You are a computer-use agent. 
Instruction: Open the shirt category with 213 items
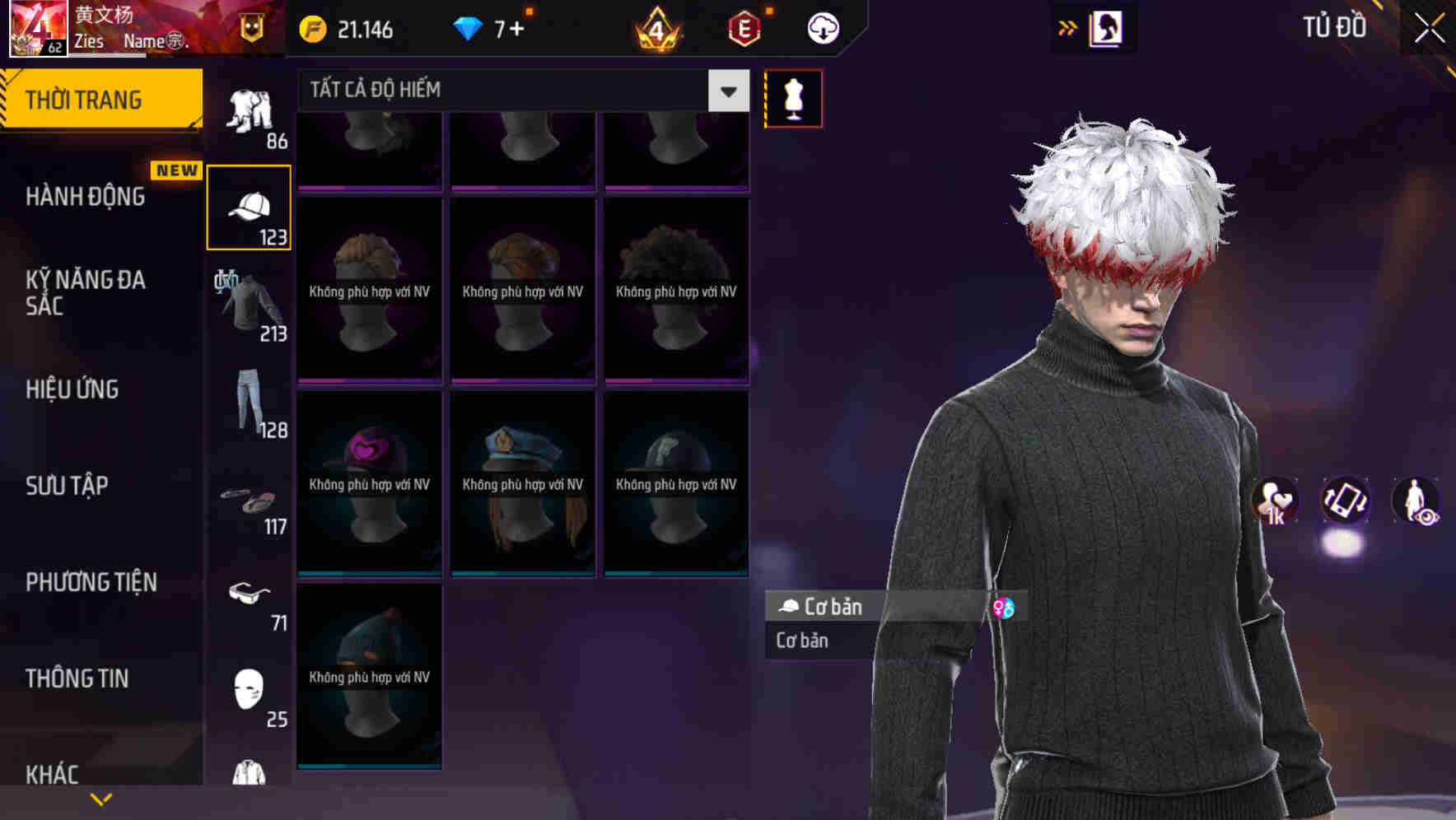[250, 305]
